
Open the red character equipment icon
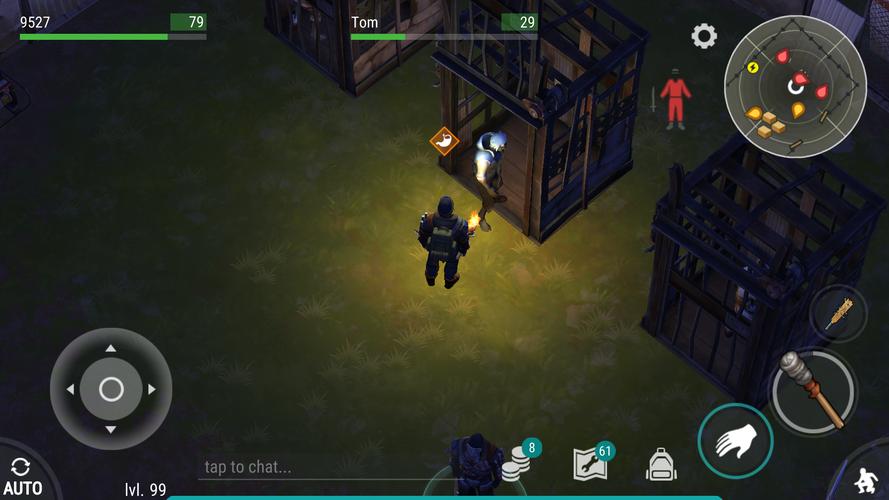(676, 98)
